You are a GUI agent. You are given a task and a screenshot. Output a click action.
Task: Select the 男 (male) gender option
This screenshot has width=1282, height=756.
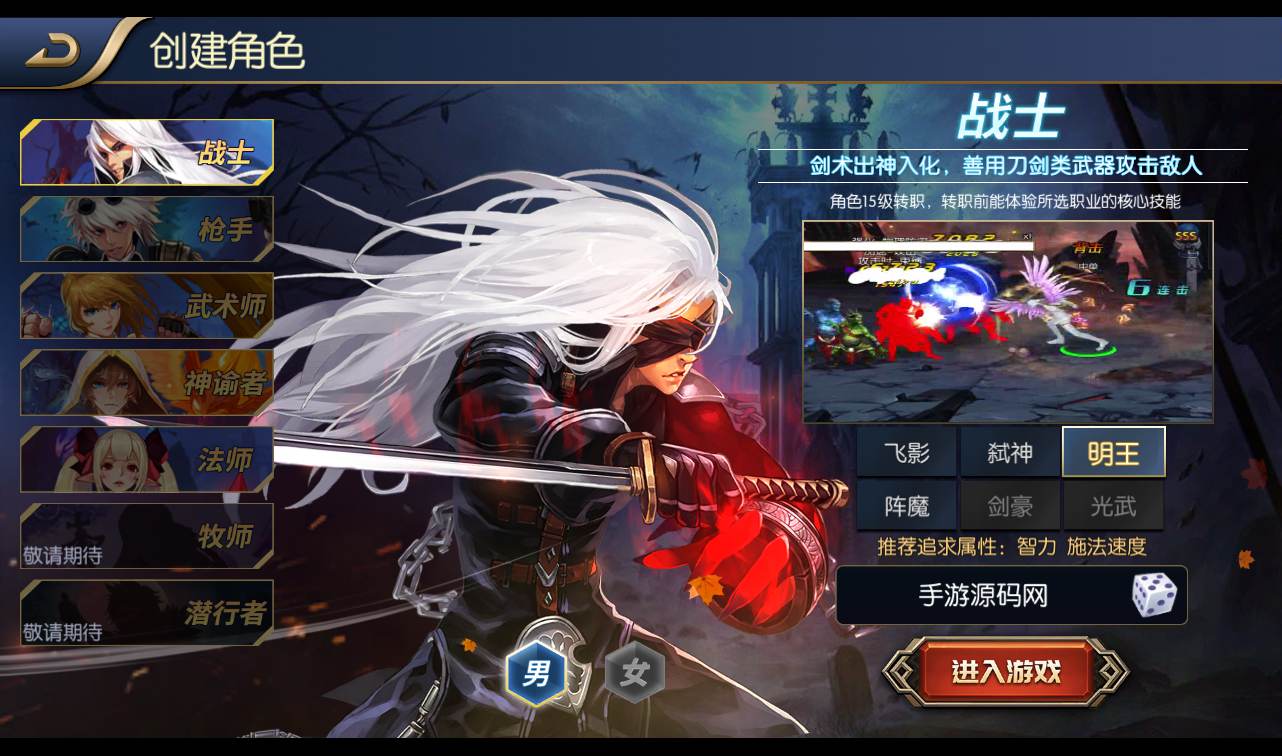pyautogui.click(x=538, y=672)
